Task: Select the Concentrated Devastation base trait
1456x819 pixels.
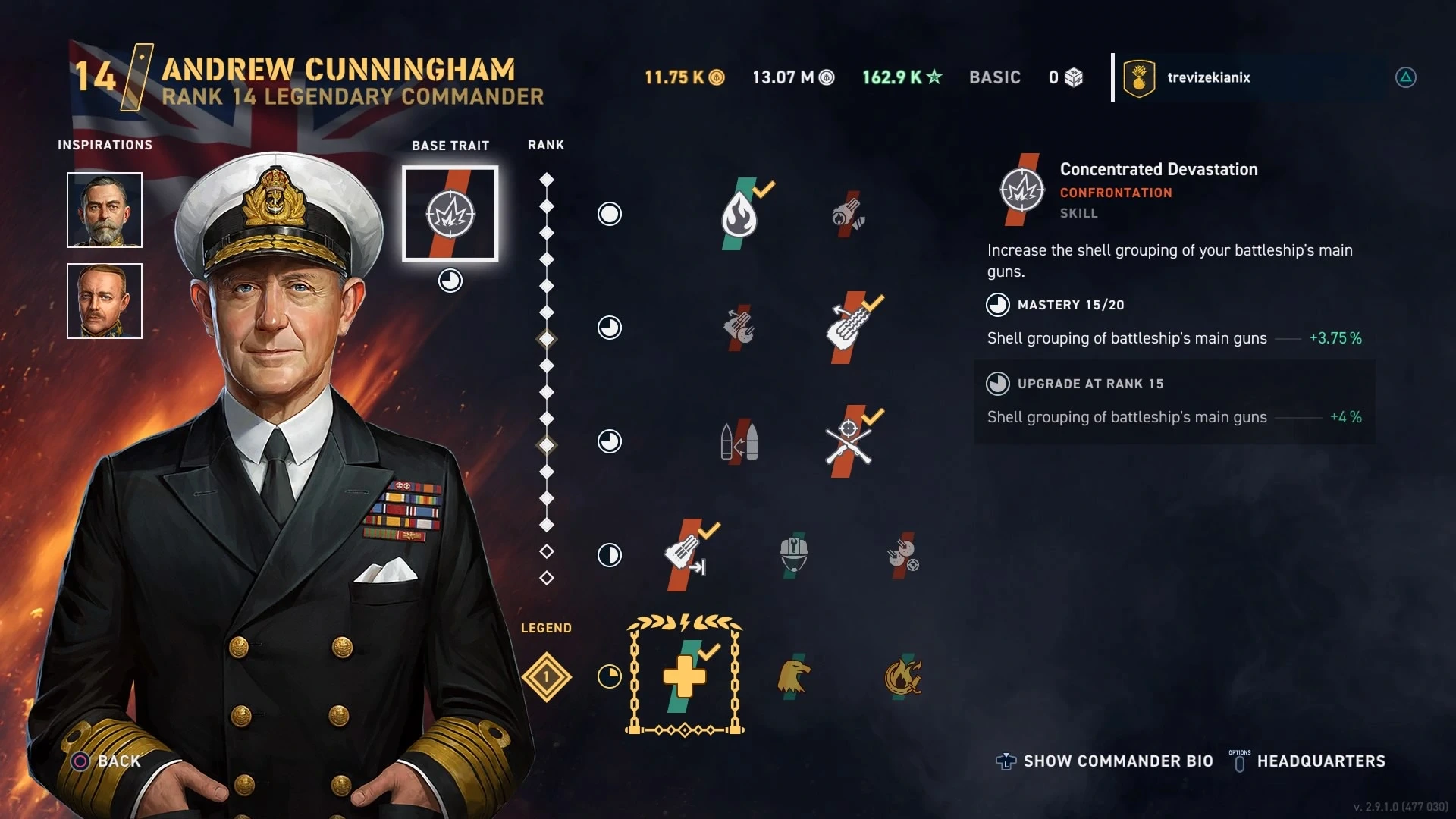Action: click(450, 214)
